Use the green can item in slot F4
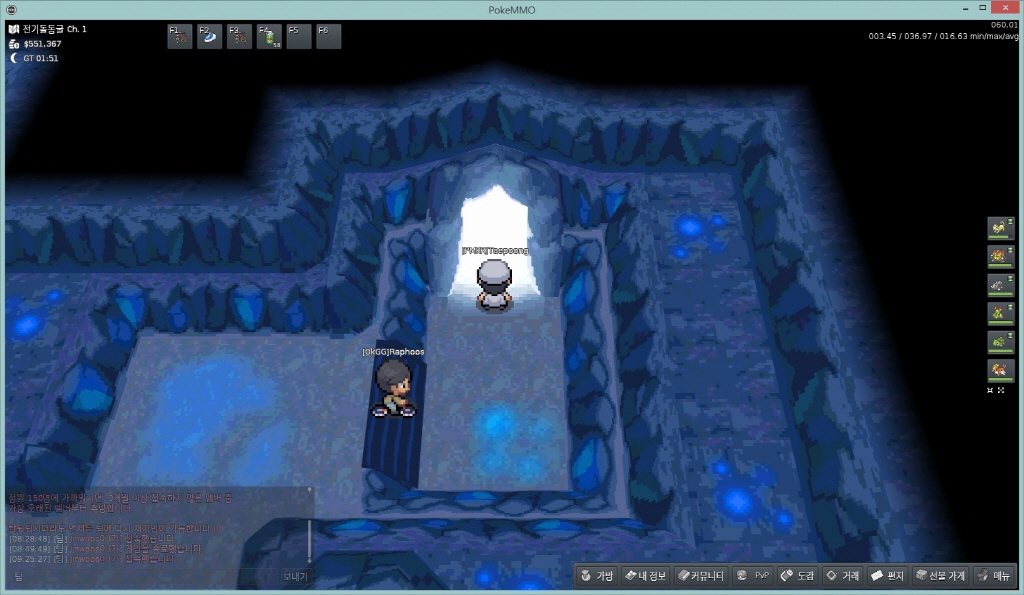The image size is (1024, 595). pyautogui.click(x=269, y=37)
